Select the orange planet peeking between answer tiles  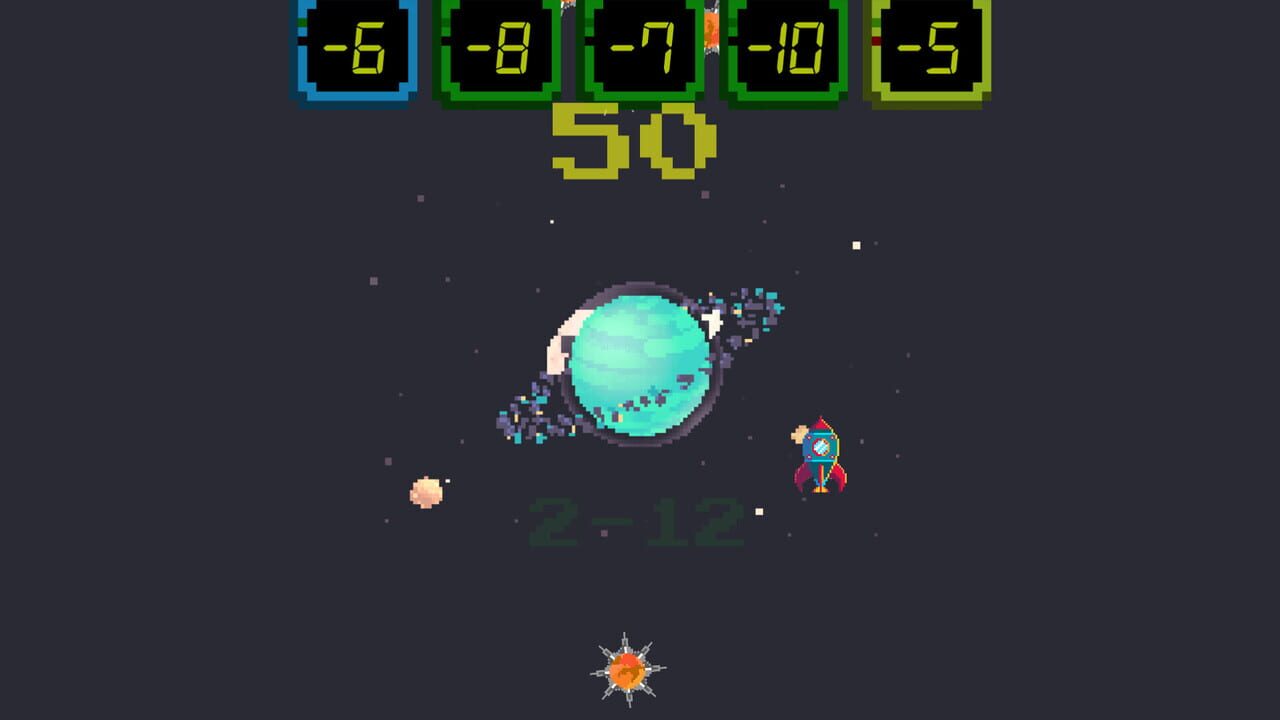712,30
